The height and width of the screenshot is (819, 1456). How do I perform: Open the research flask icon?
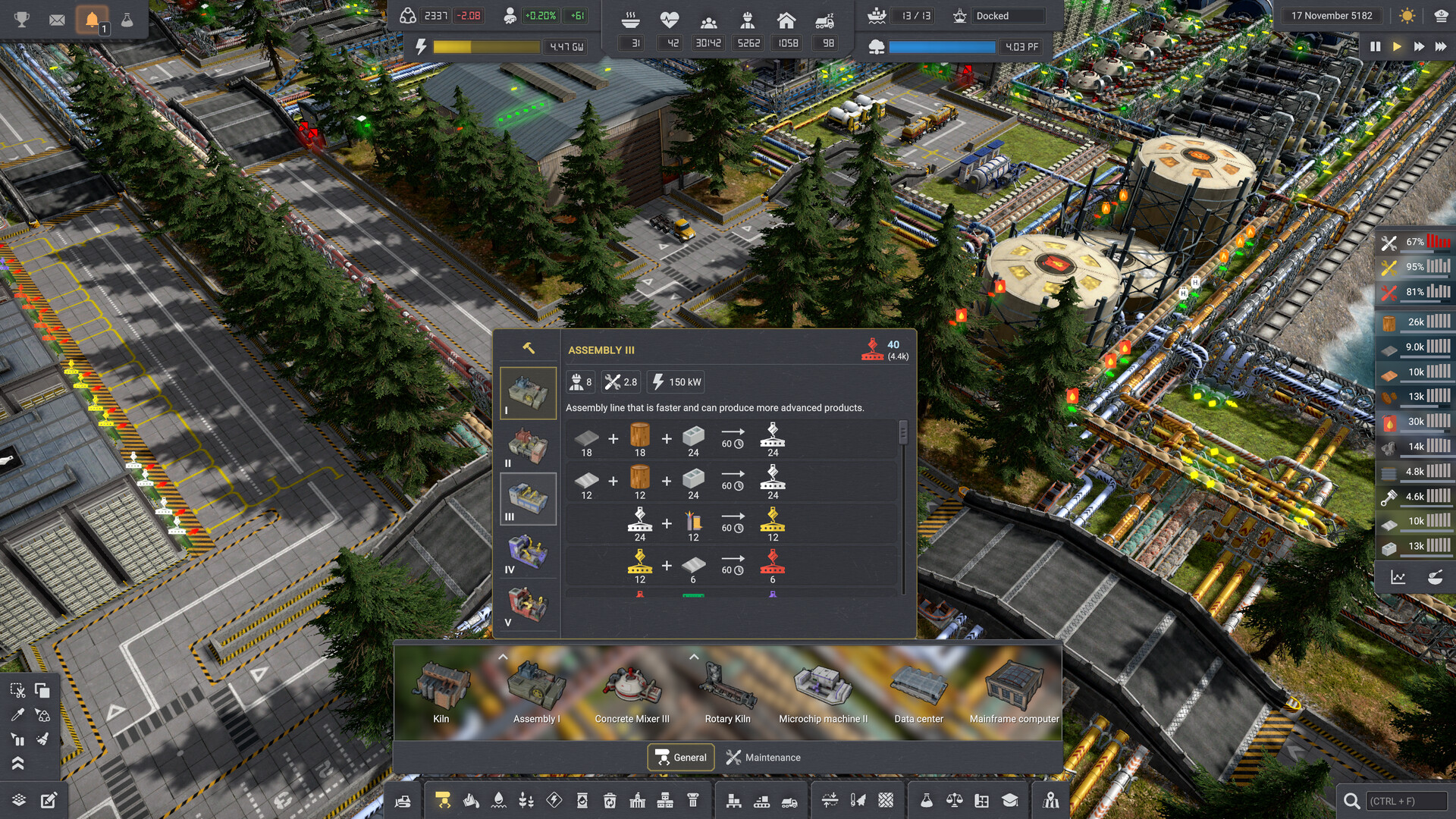(127, 20)
